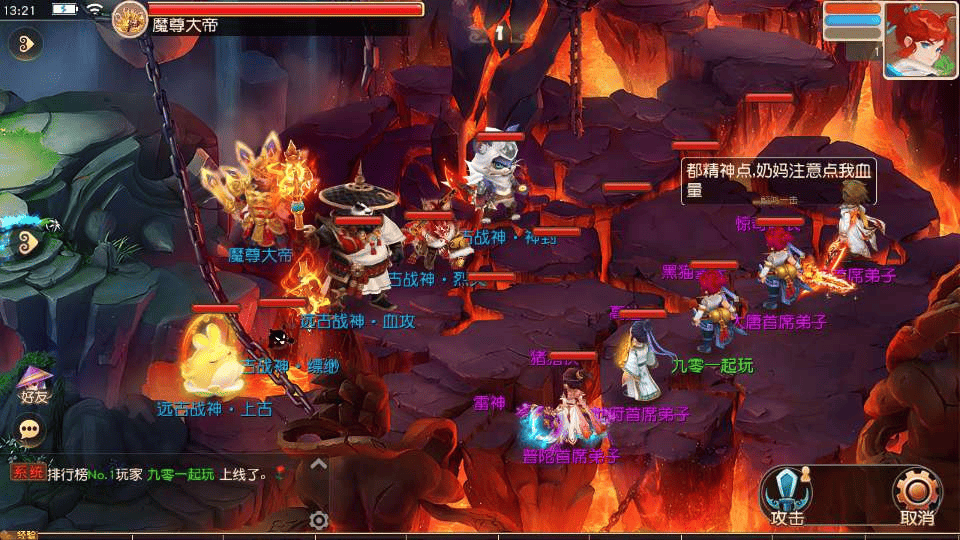
Task: Click the 魔尊大帝 boss portrait icon
Action: 130,18
